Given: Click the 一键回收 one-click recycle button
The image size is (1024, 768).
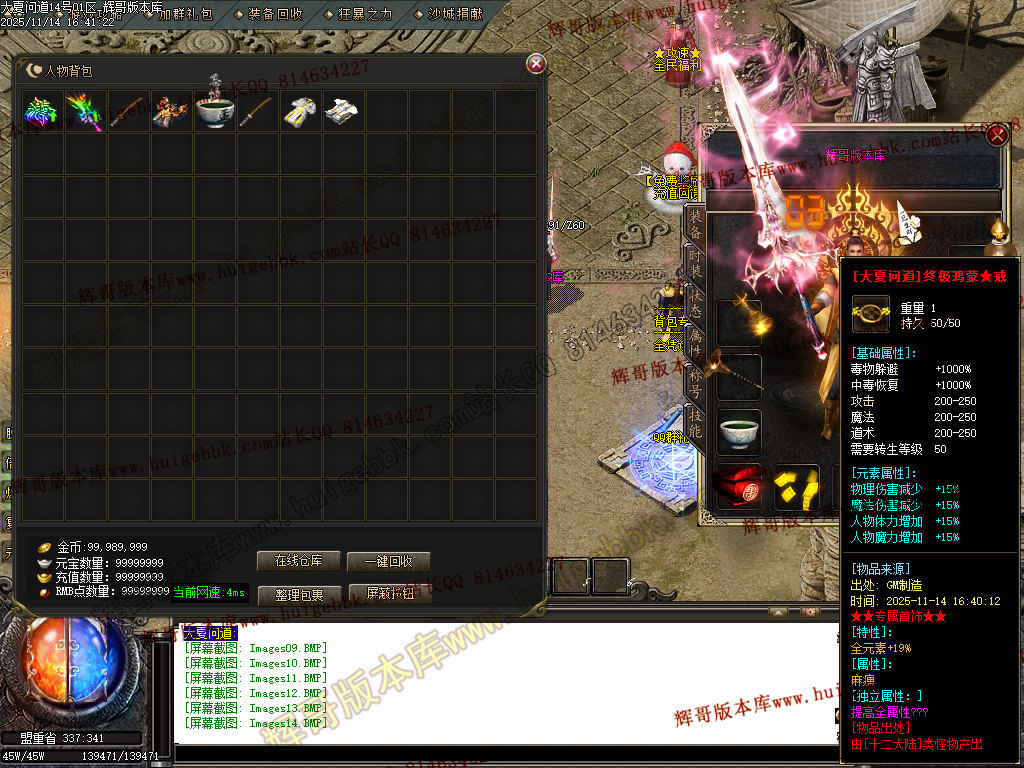Looking at the screenshot, I should point(389,561).
